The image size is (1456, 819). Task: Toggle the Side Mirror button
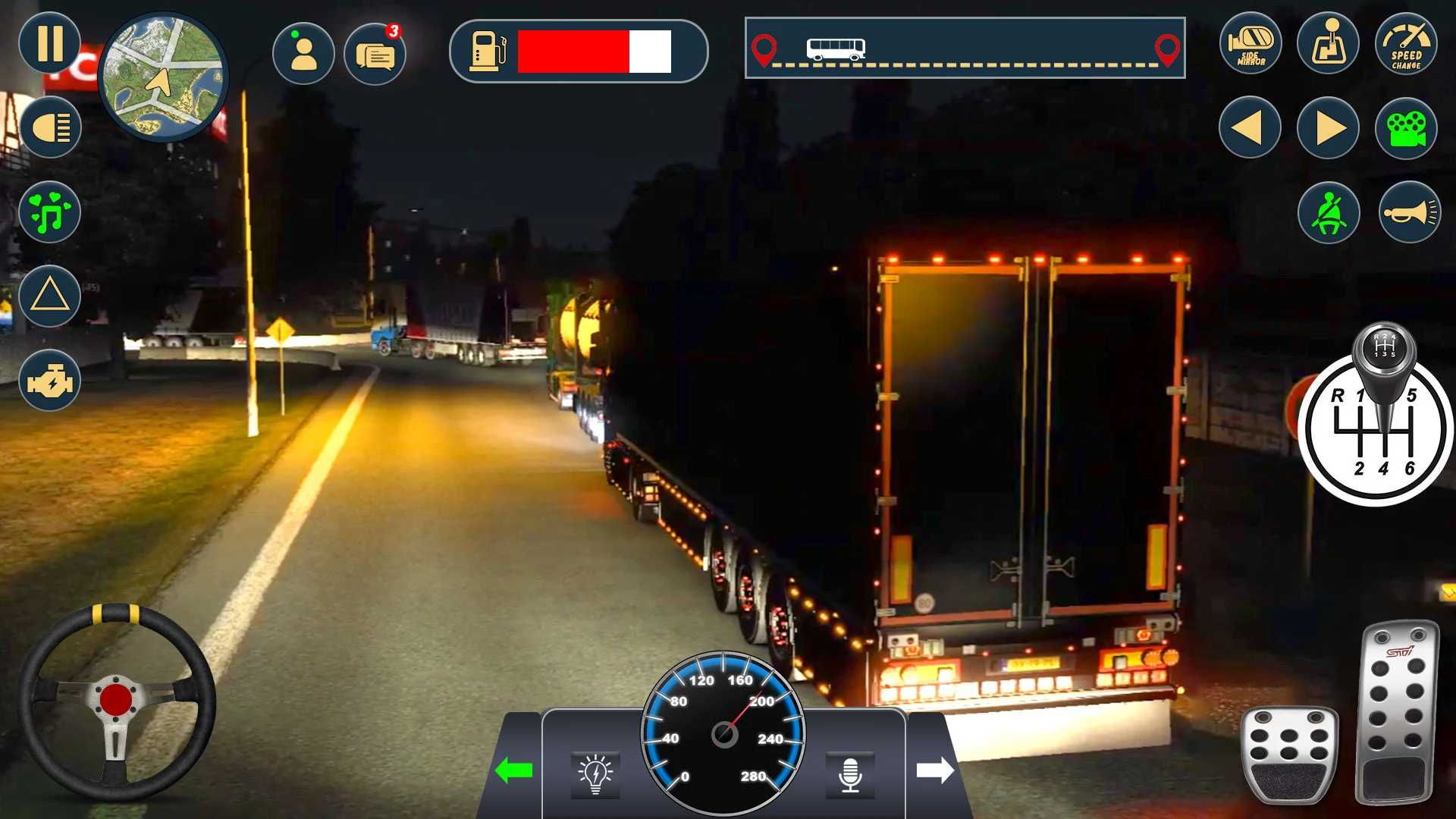(1250, 44)
